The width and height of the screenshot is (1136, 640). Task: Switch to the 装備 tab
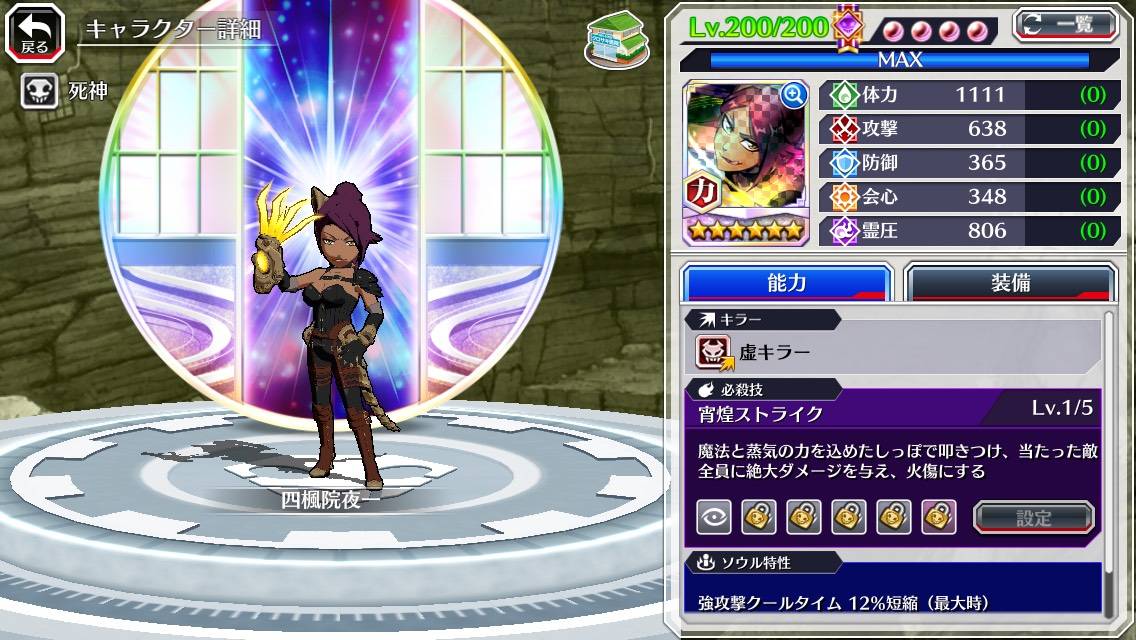pyautogui.click(x=1010, y=283)
